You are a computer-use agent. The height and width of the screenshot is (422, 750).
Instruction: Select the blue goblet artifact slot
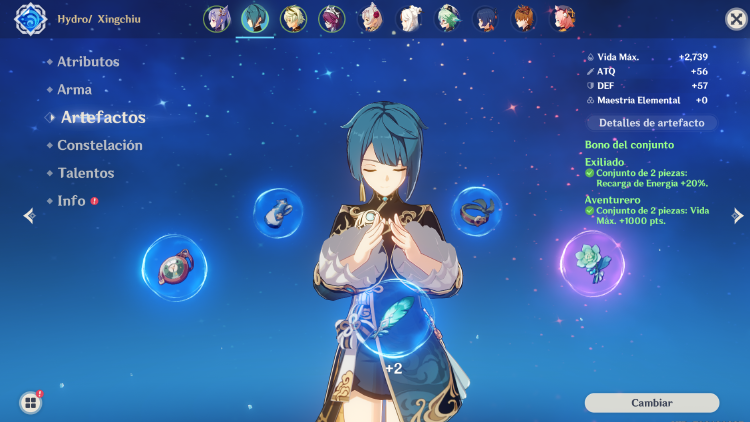coord(279,212)
